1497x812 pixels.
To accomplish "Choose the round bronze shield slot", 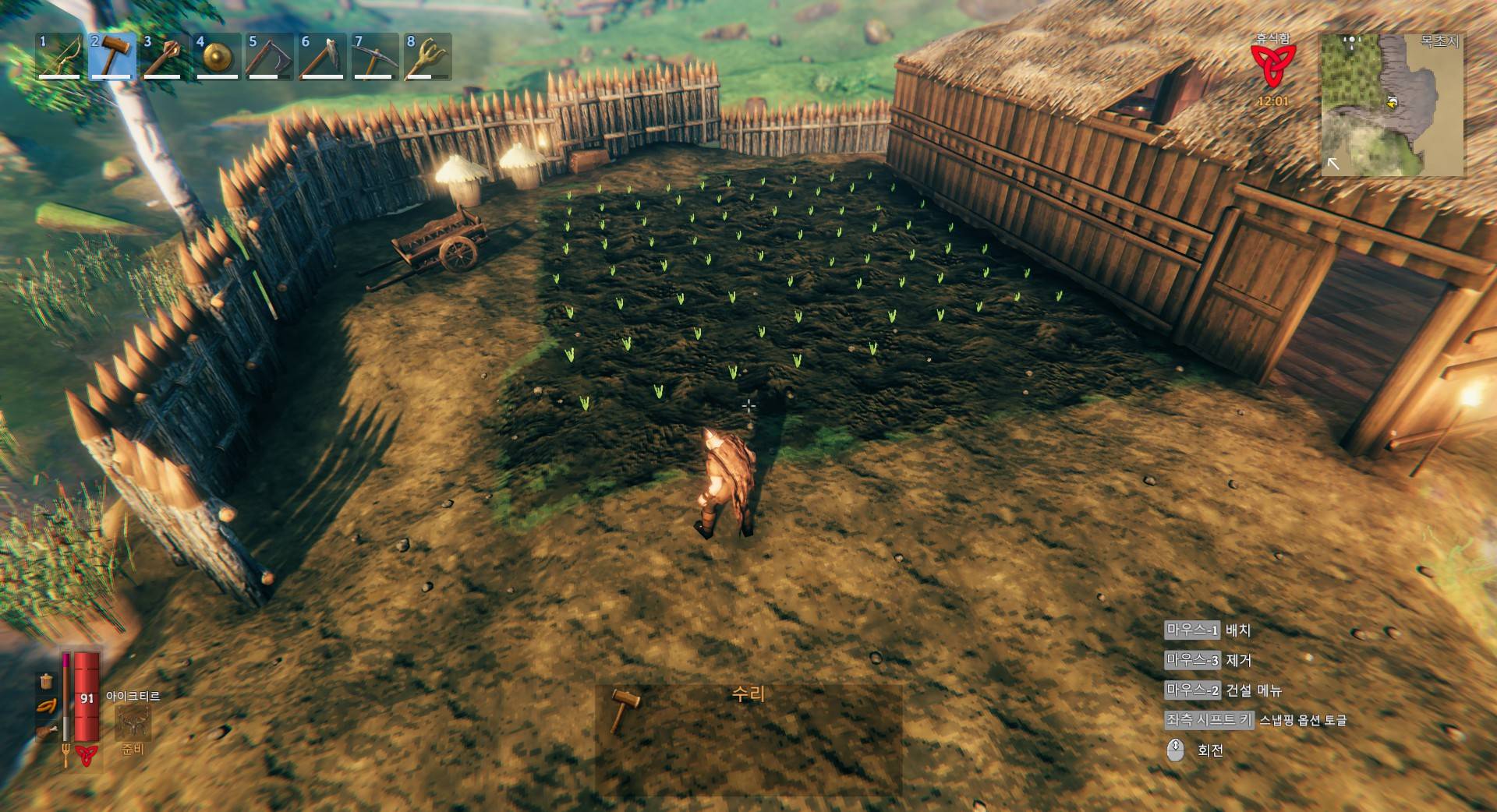I will coord(217,56).
